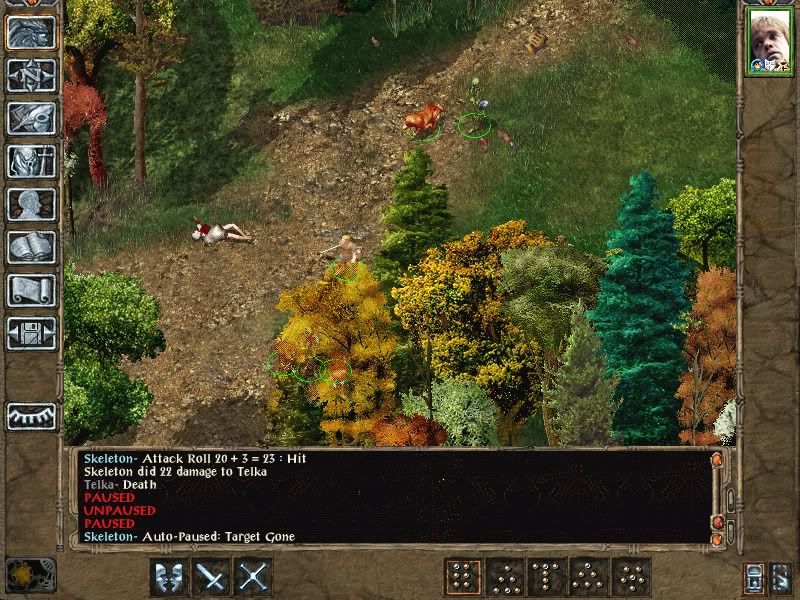Click the crossed swords action button
800x600 pixels.
tap(254, 576)
